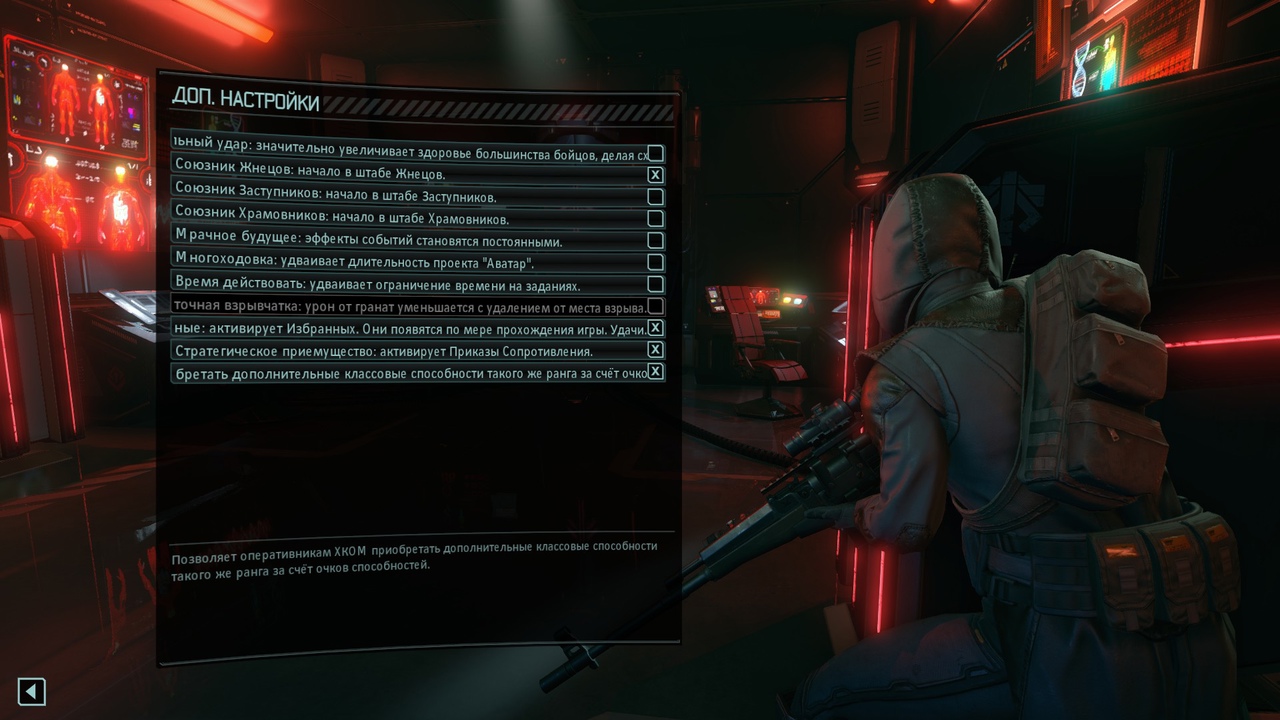Uncheck Стратегическое преимущество option
The width and height of the screenshot is (1280, 720).
coord(655,350)
